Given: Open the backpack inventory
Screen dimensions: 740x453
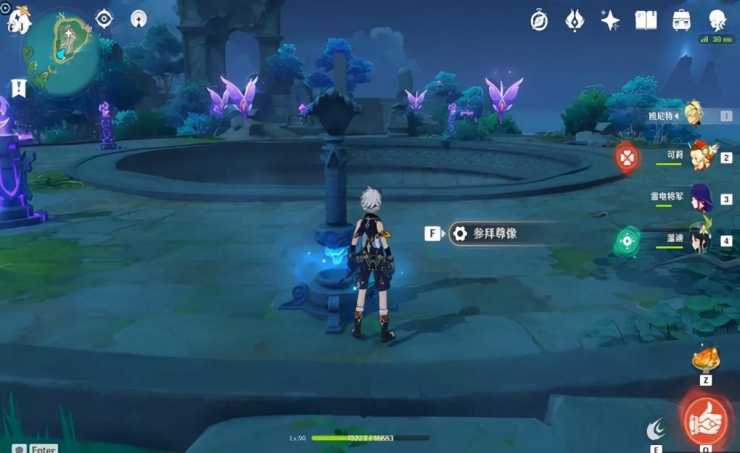Looking at the screenshot, I should click(x=681, y=19).
